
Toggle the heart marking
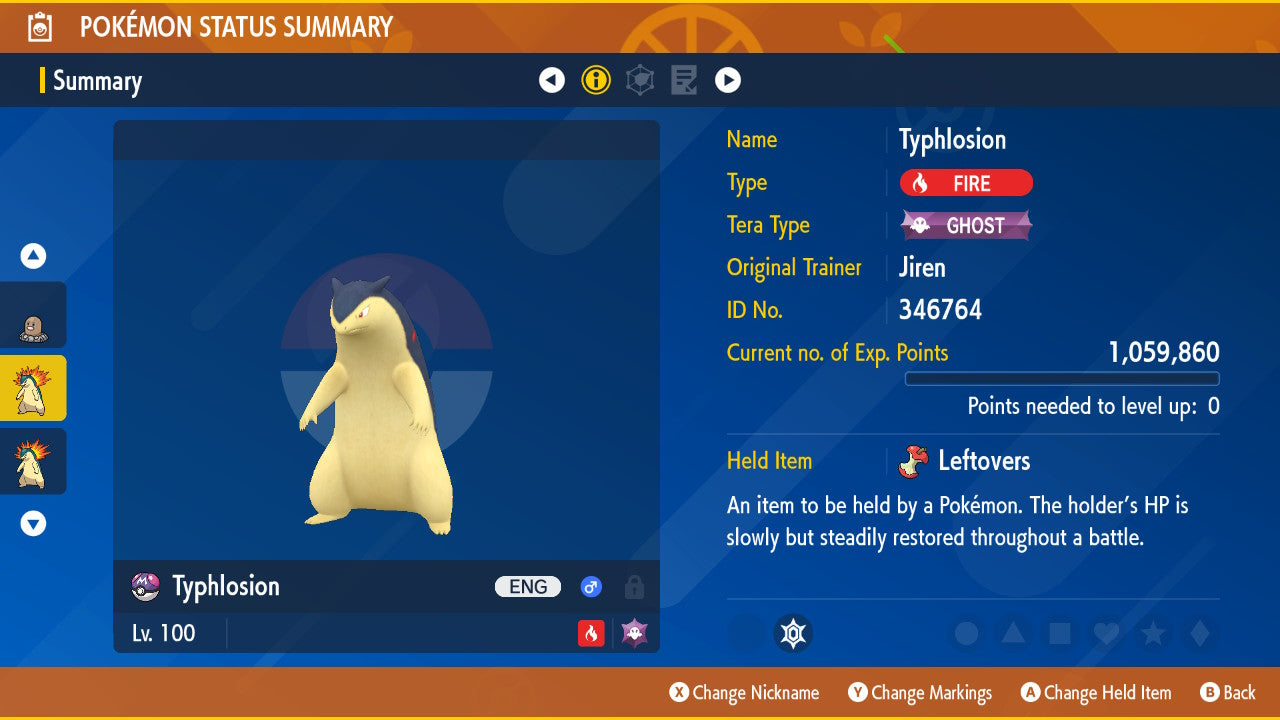pos(1106,633)
